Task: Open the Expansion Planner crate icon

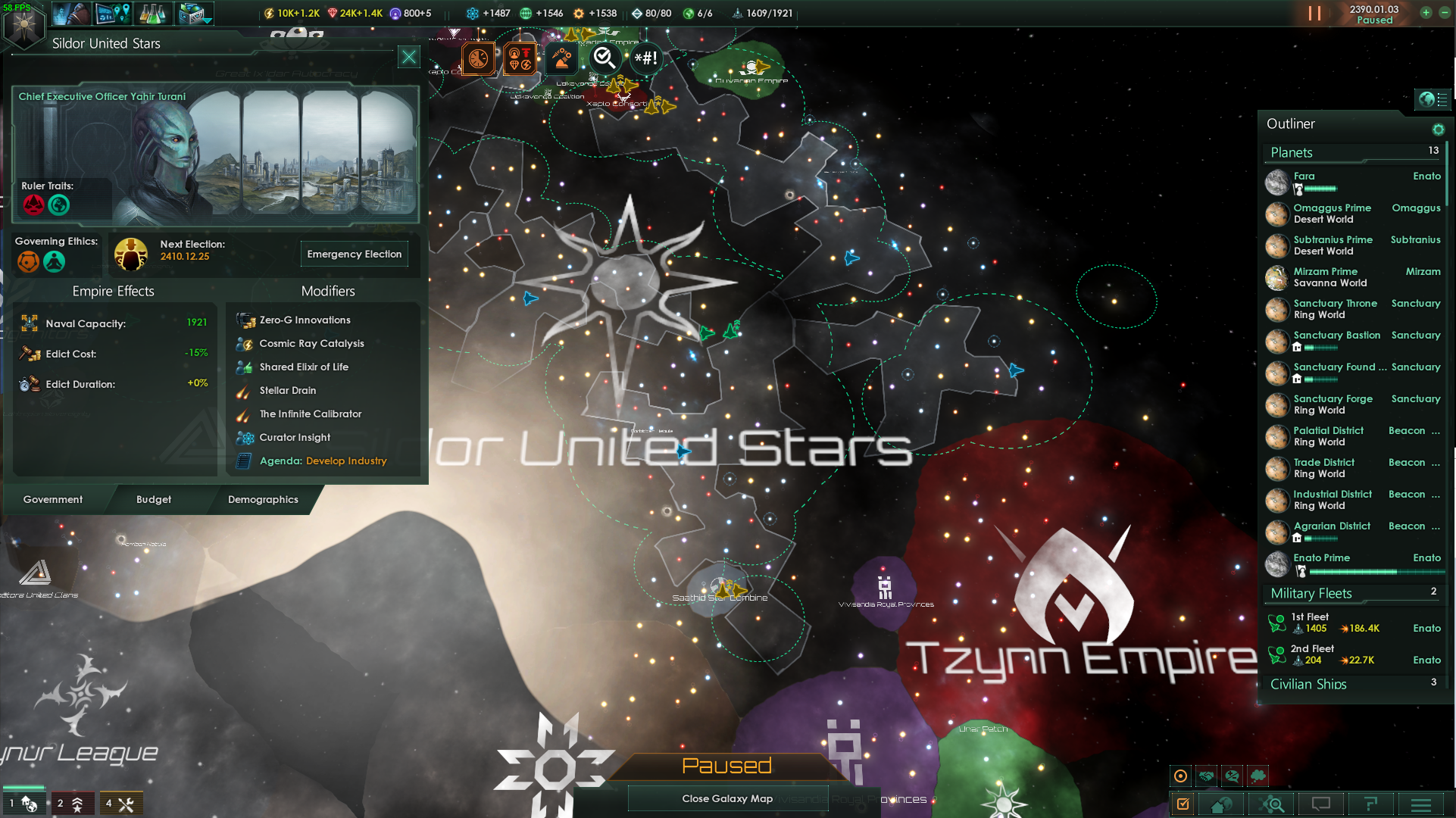Action: tap(195, 13)
